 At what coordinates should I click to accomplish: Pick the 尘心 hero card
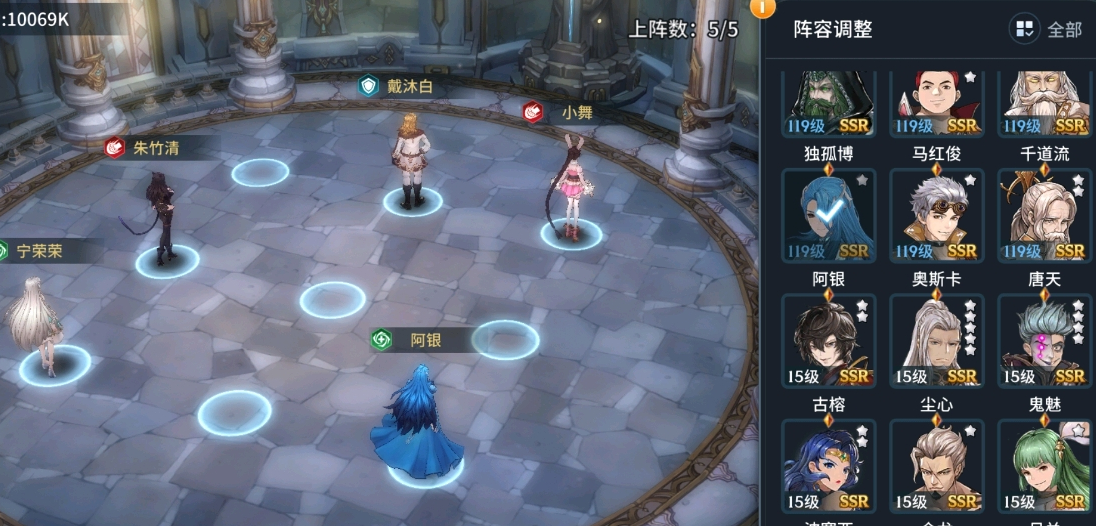coord(936,340)
